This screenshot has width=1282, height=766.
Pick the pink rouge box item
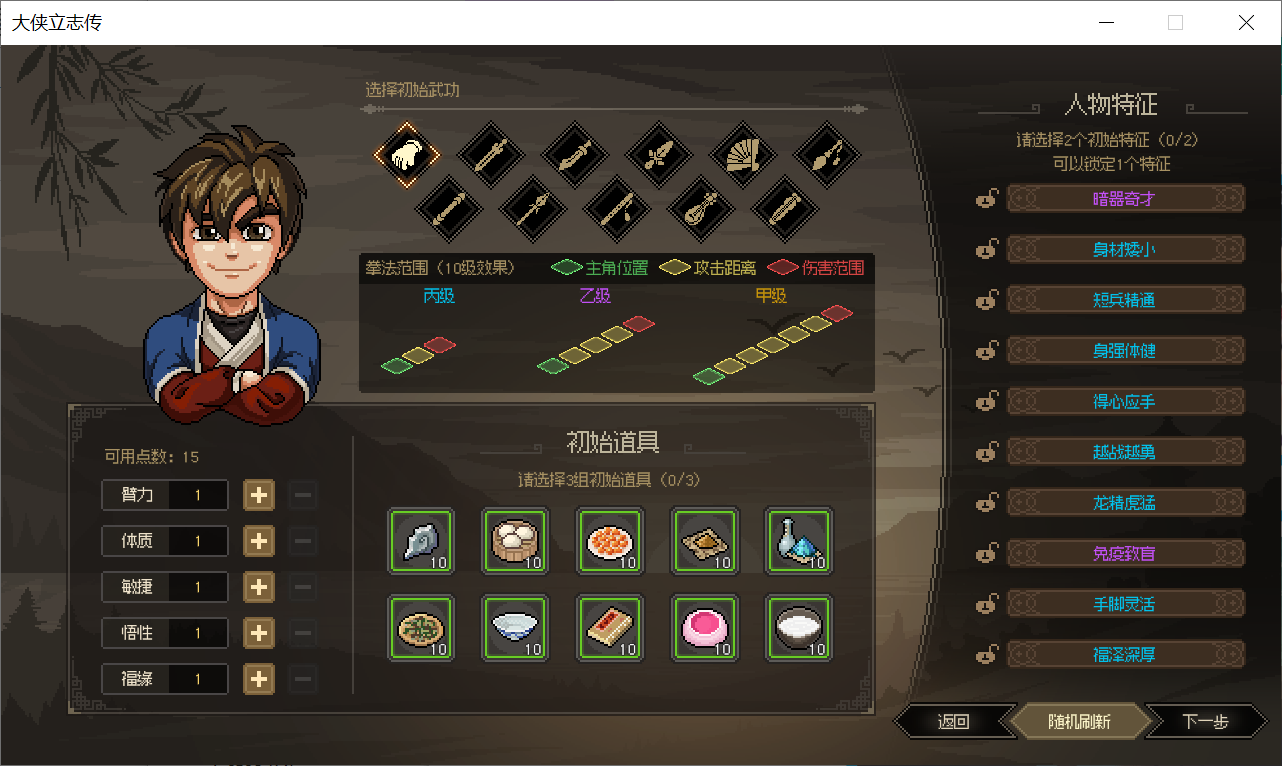coord(705,628)
